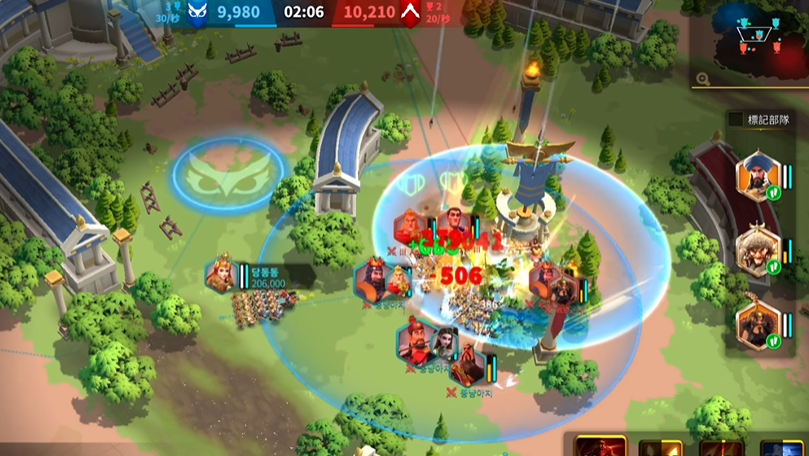Select the white horned-helmet commander portrait
The image size is (809, 456).
[x=757, y=251]
